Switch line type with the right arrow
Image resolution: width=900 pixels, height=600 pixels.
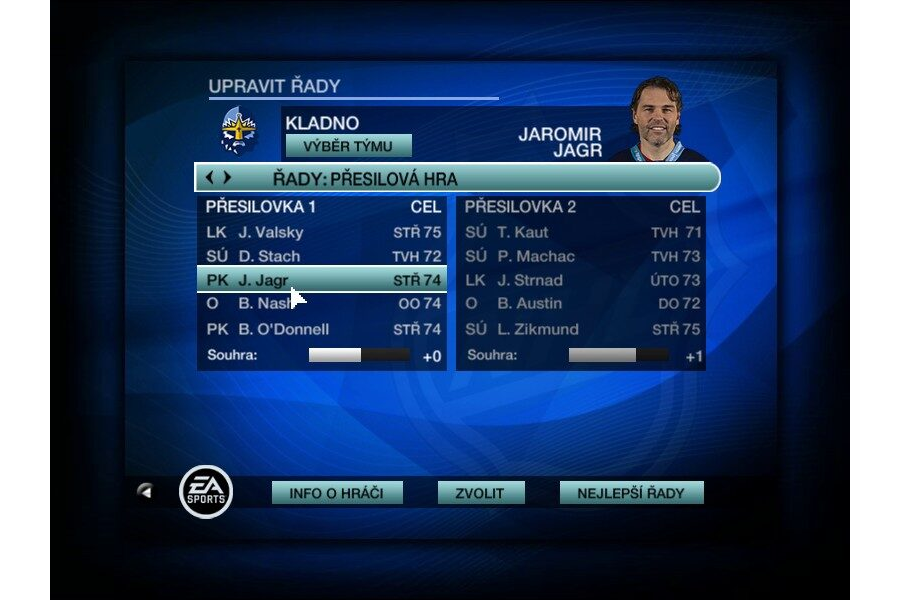click(227, 178)
